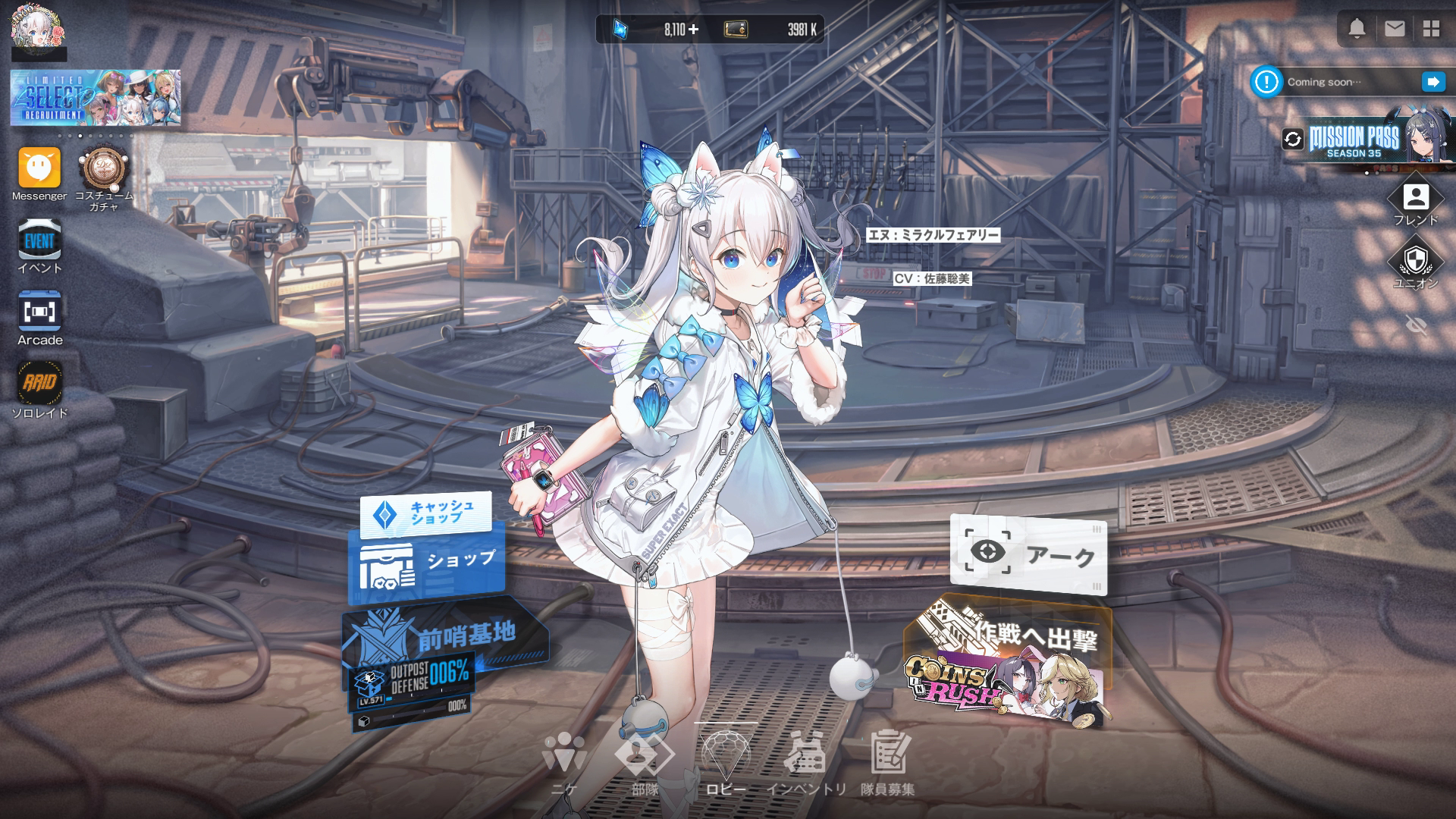The width and height of the screenshot is (1456, 819).
Task: Open the コスチュームガチャ costume gacha
Action: 104,170
